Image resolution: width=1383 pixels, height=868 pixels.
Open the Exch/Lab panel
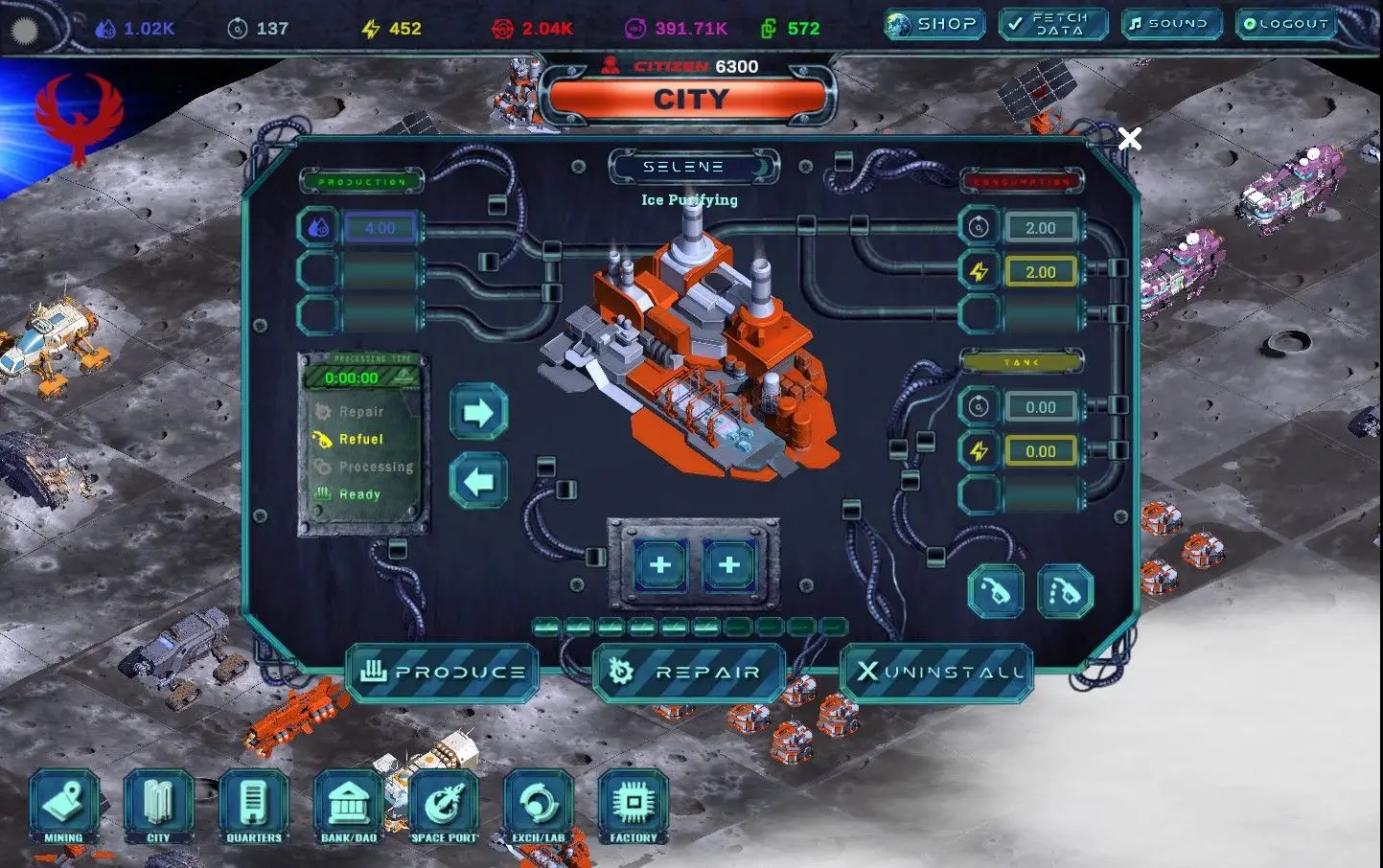point(538,808)
